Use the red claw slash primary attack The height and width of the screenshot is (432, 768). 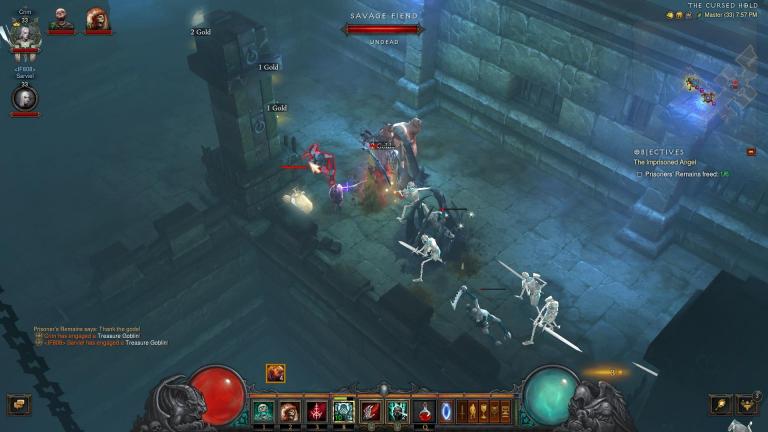coord(371,410)
